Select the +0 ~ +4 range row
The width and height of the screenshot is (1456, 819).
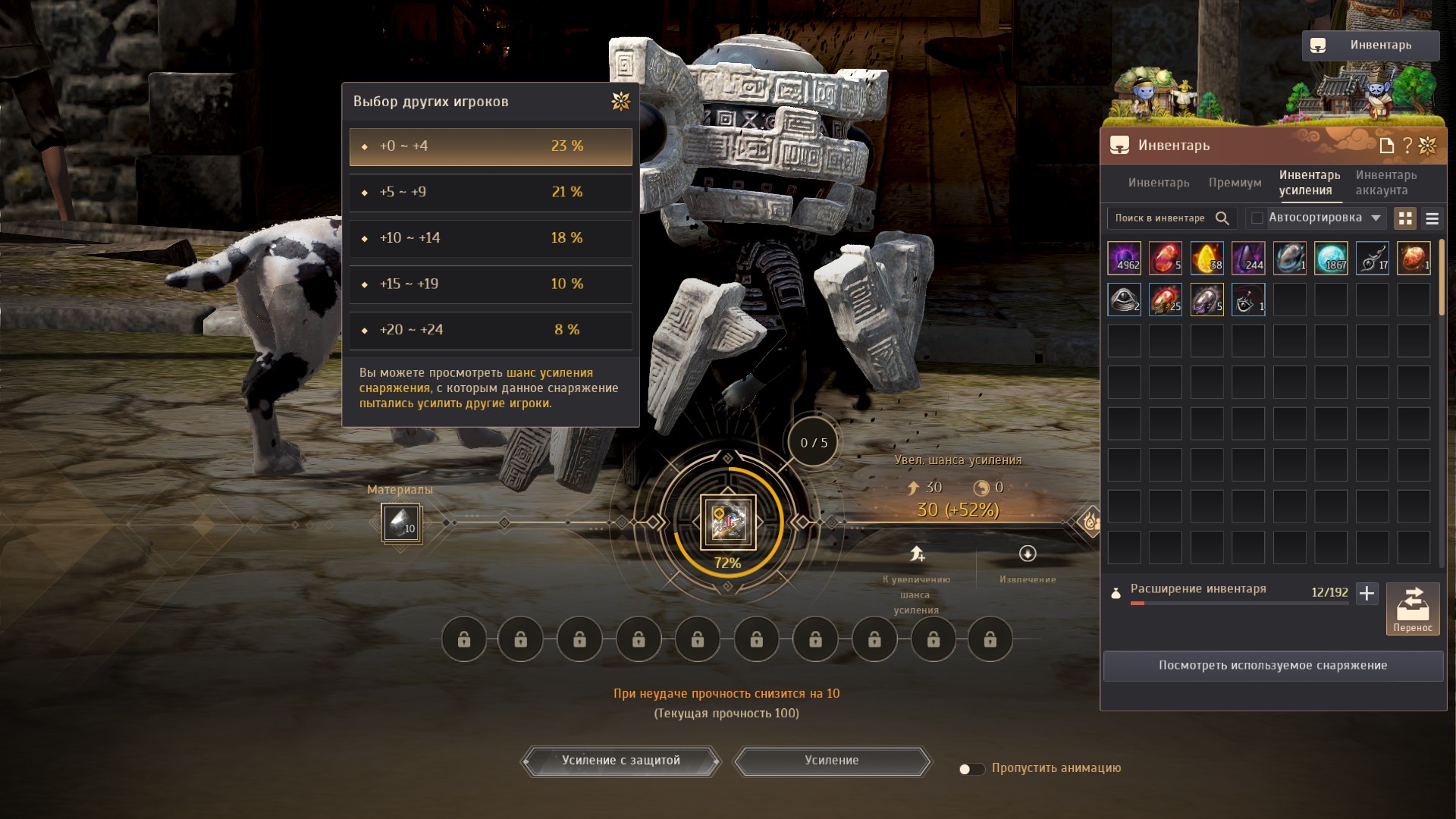point(491,146)
